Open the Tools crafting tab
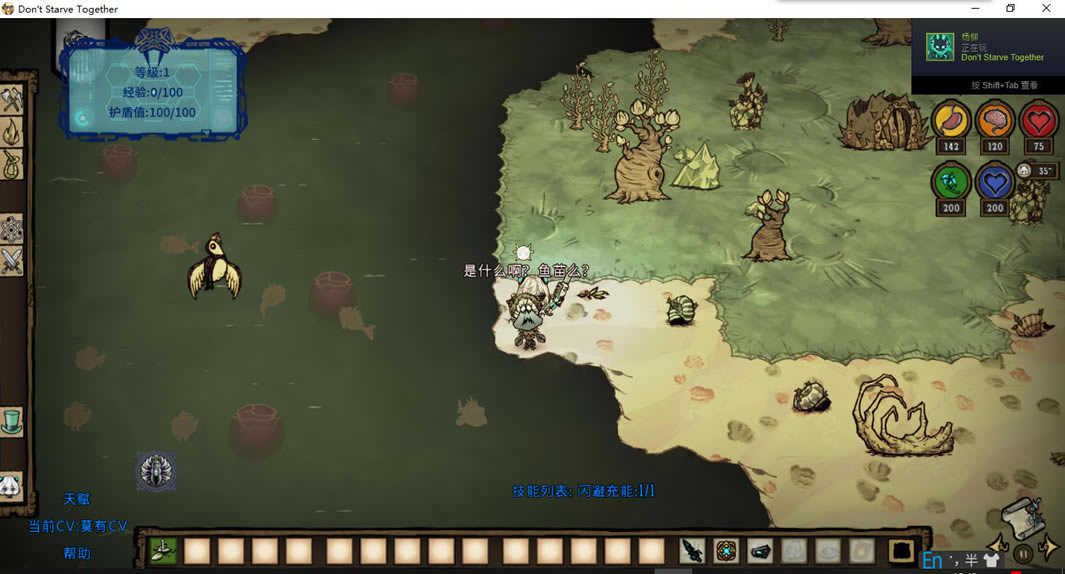Image resolution: width=1065 pixels, height=574 pixels. pos(12,100)
